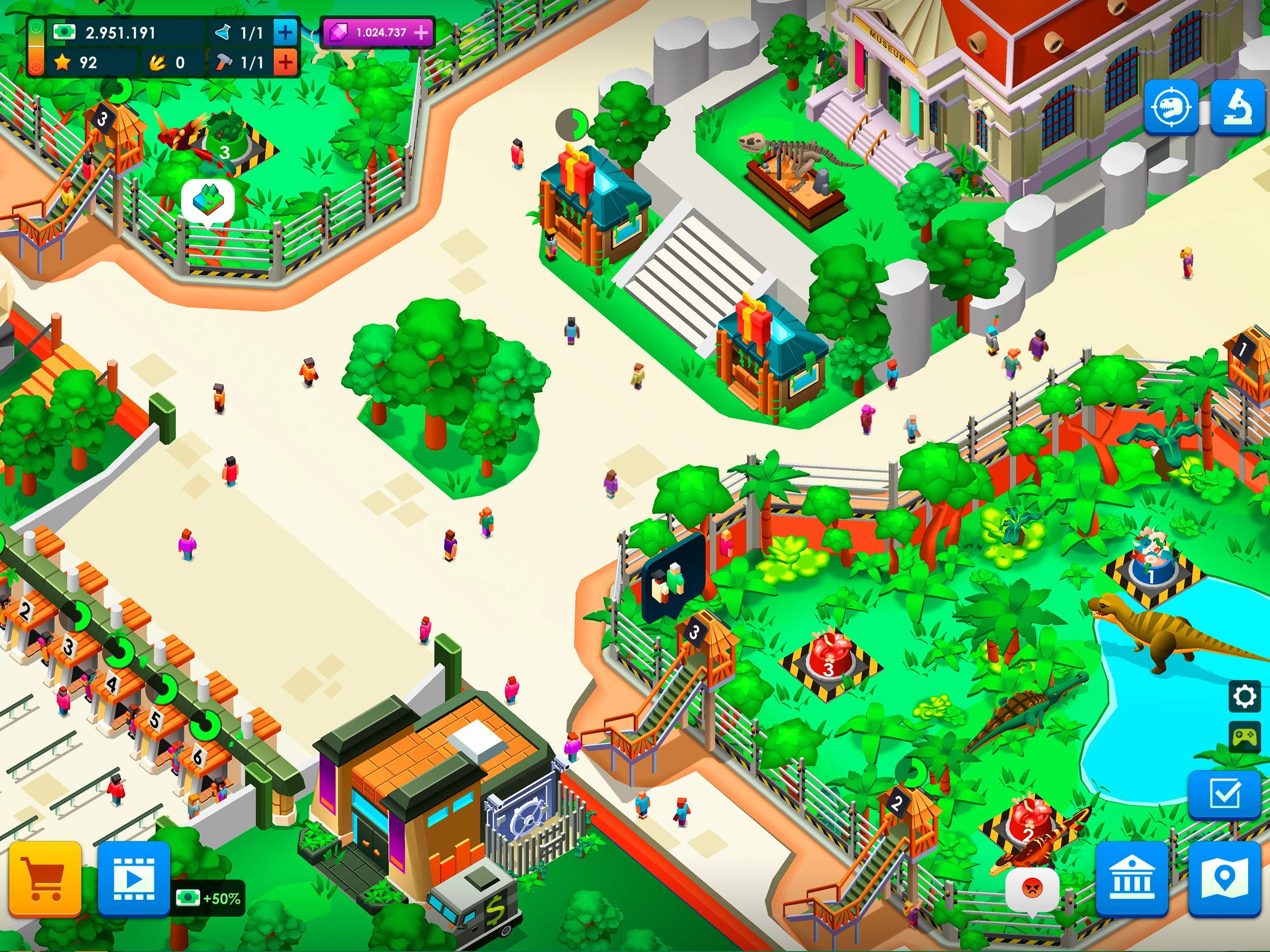Add more gems with the purple plus
The height and width of the screenshot is (952, 1270).
point(422,32)
